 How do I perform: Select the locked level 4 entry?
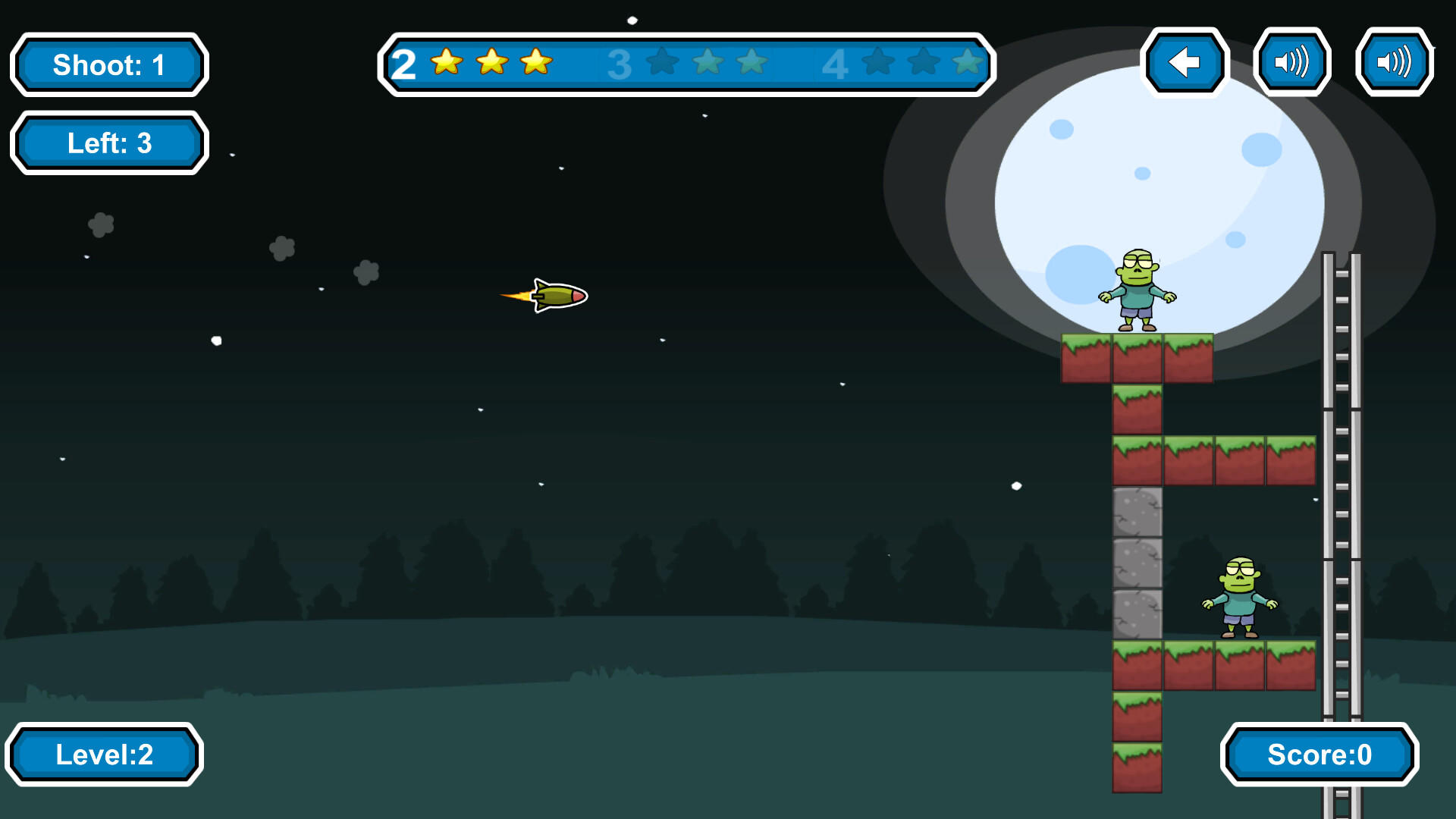836,64
